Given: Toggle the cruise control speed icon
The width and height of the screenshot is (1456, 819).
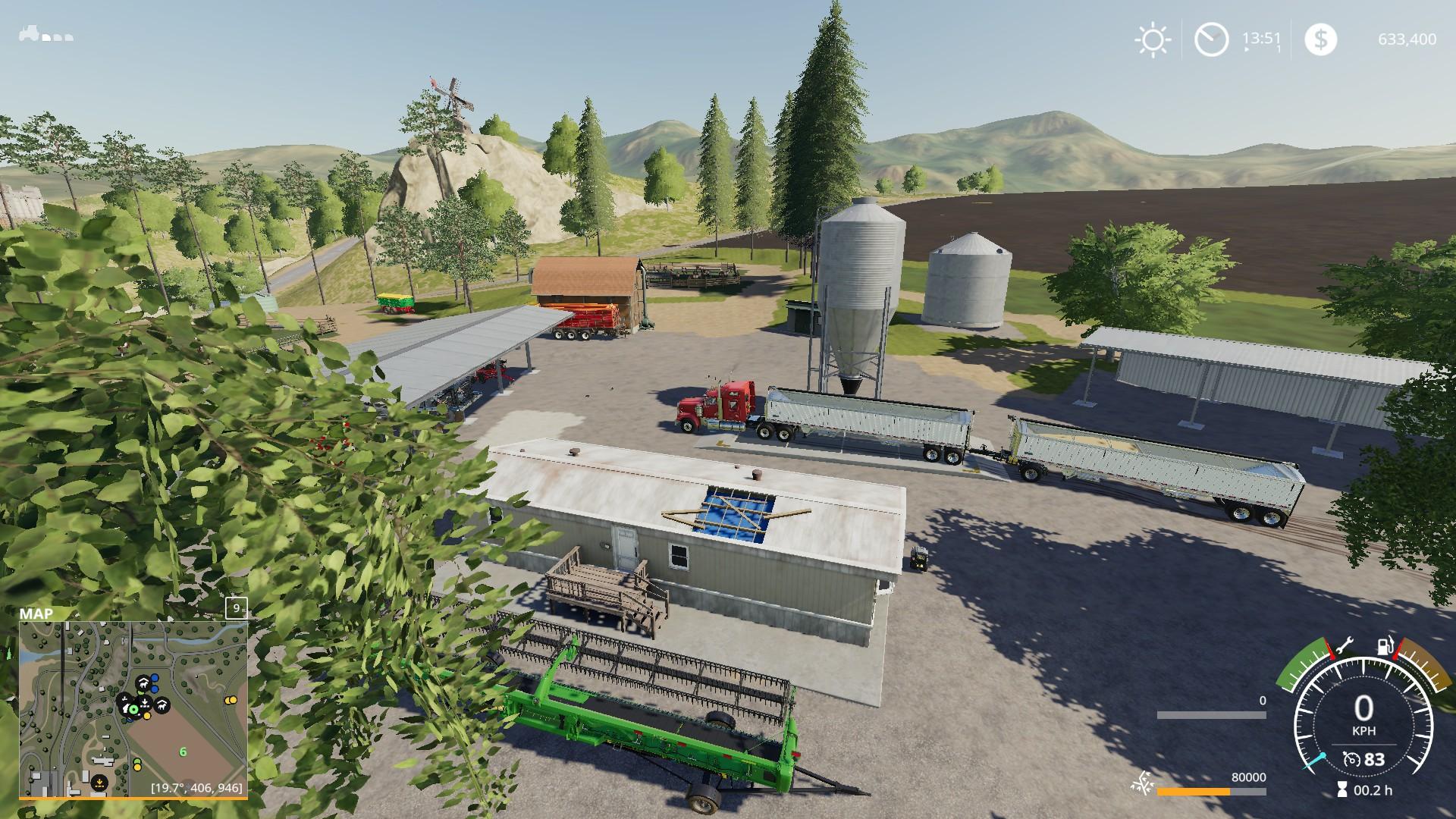Looking at the screenshot, I should [x=1351, y=759].
